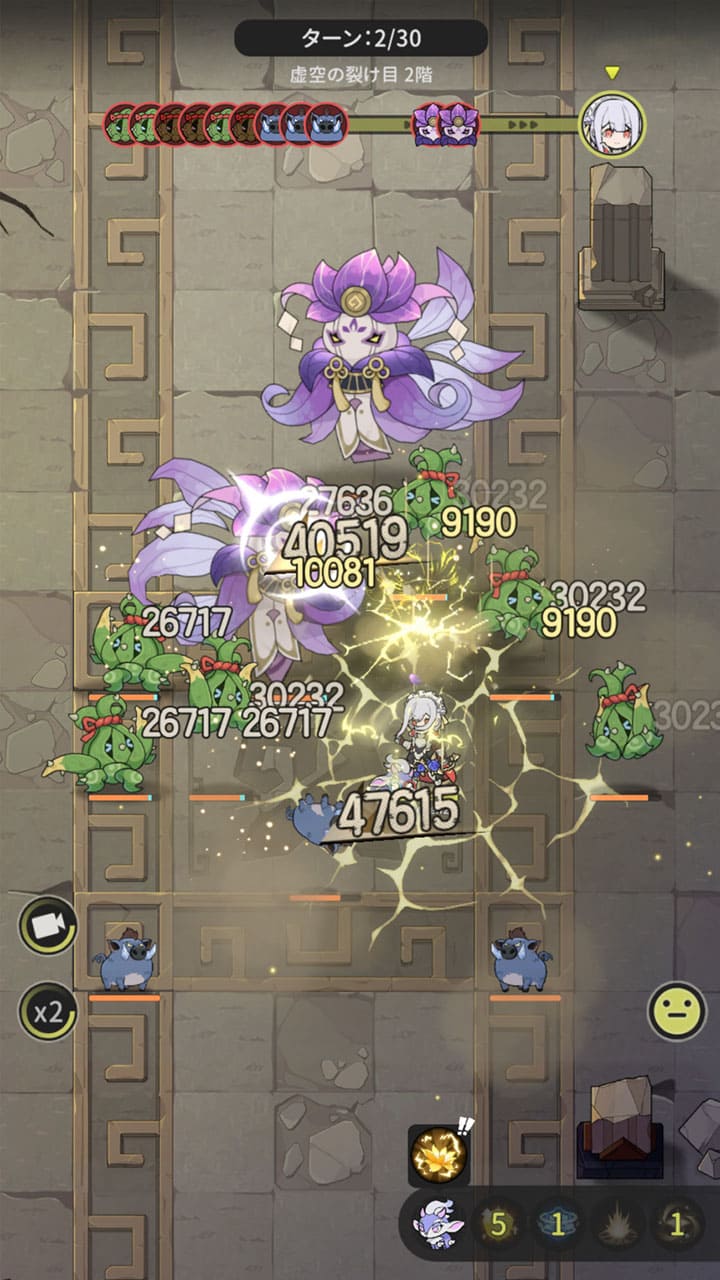The image size is (720, 1280).
Task: Activate the glowing golden lotus lightning skill
Action: click(437, 1155)
